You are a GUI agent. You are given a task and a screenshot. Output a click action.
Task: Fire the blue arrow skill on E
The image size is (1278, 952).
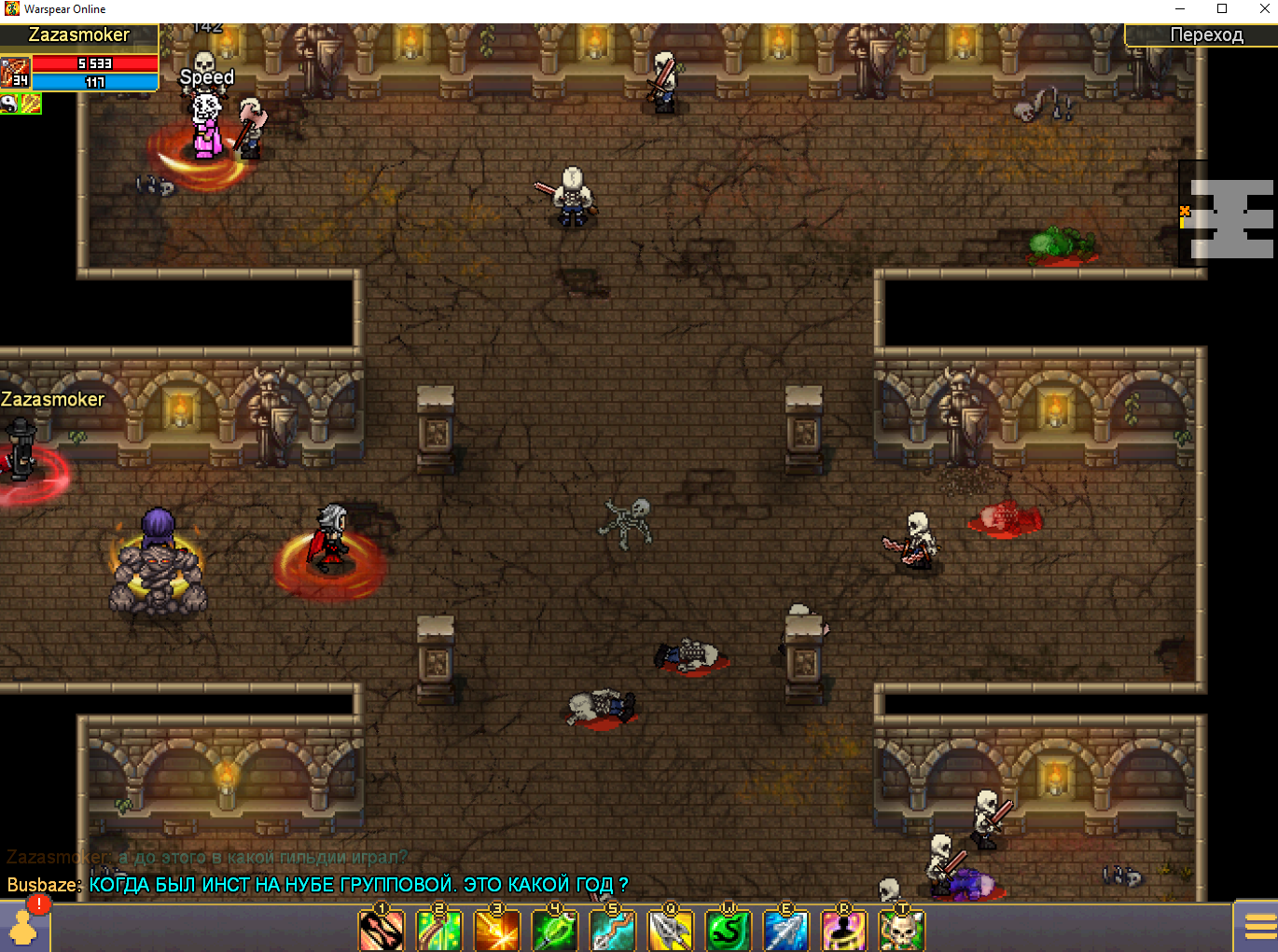tap(786, 930)
